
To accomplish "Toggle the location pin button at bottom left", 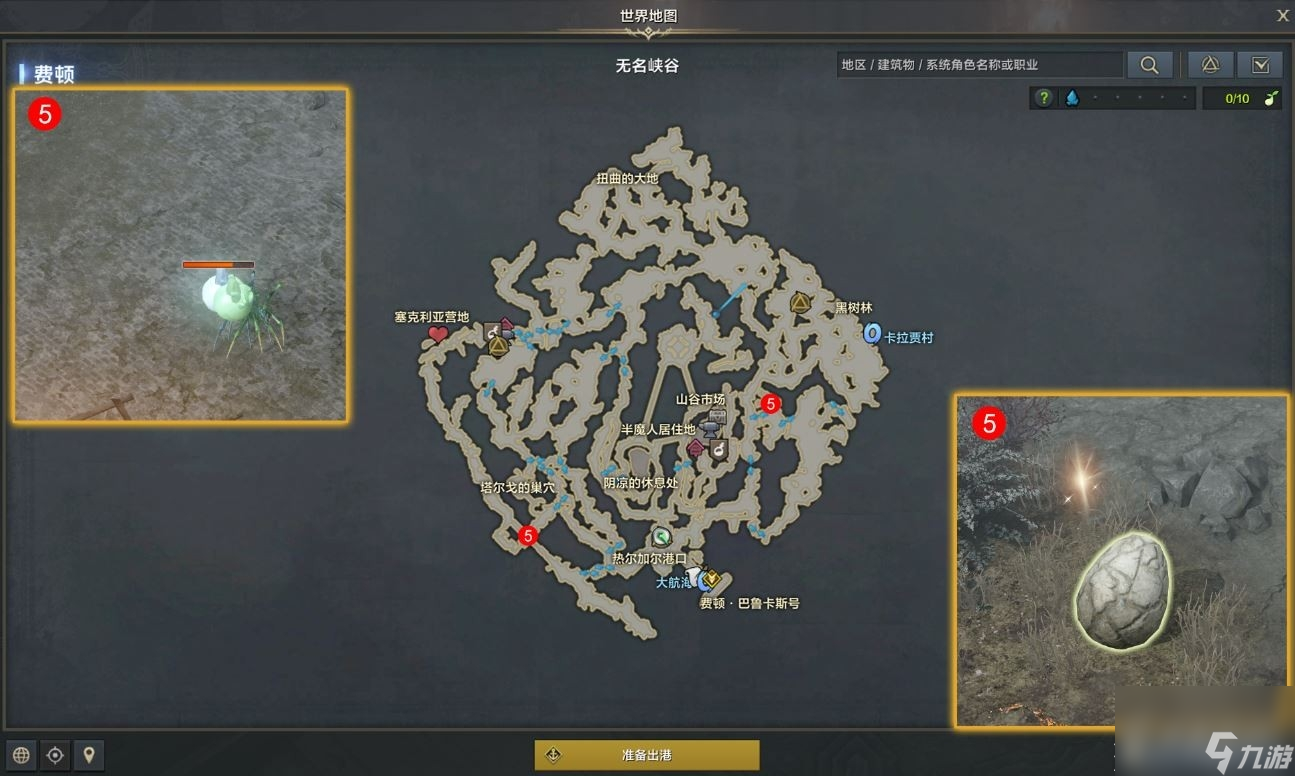I will coord(89,755).
